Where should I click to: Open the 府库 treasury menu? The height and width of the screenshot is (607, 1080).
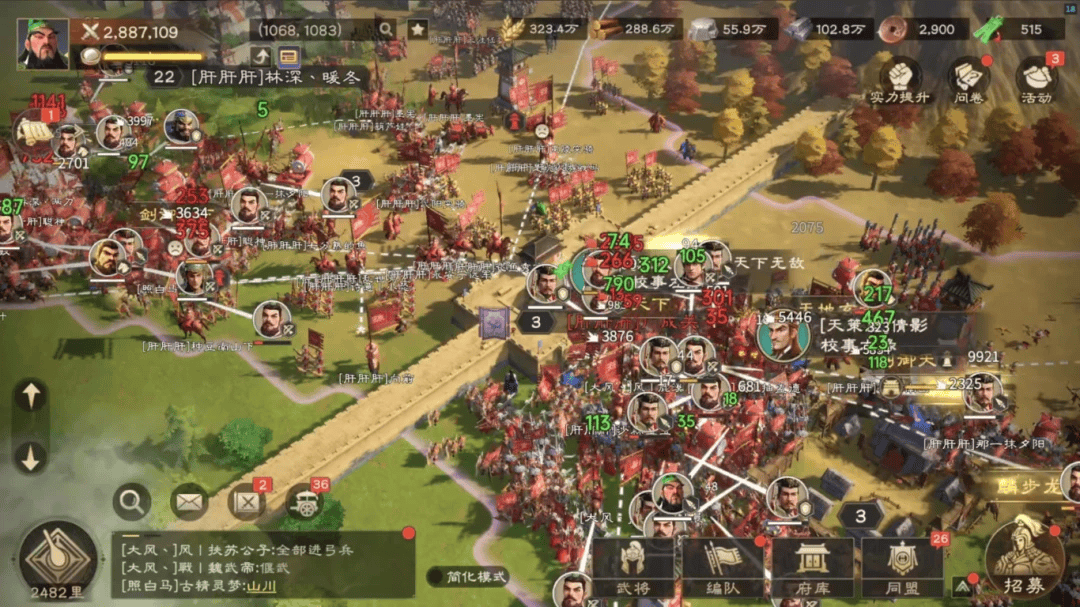coord(812,568)
